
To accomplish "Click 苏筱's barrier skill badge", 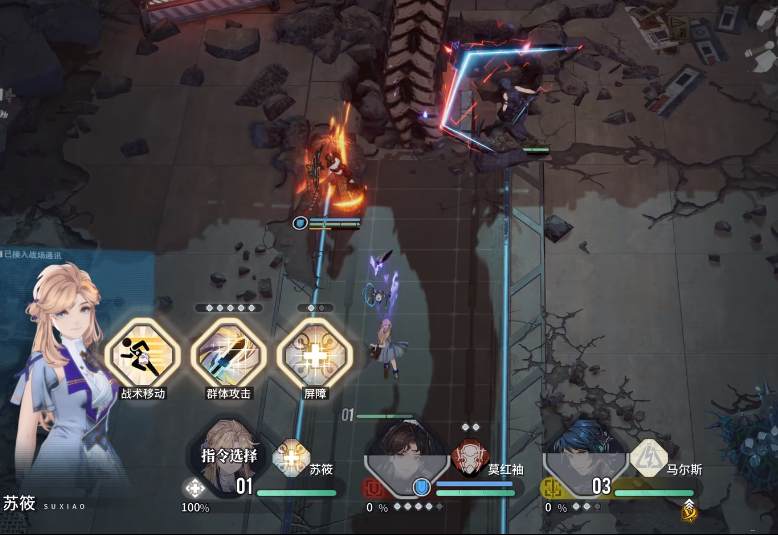I will [x=291, y=457].
